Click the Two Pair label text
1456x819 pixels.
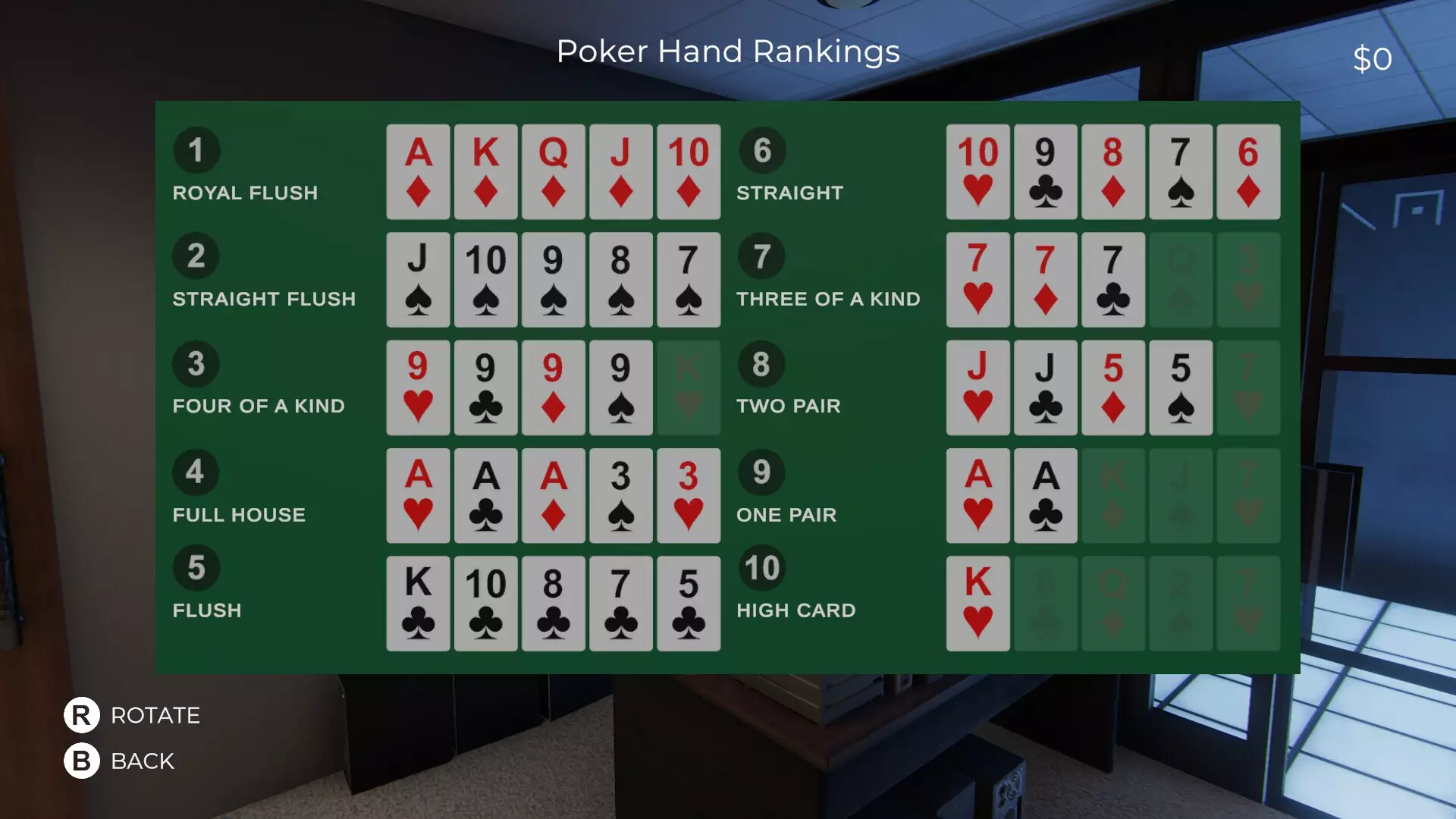(788, 406)
